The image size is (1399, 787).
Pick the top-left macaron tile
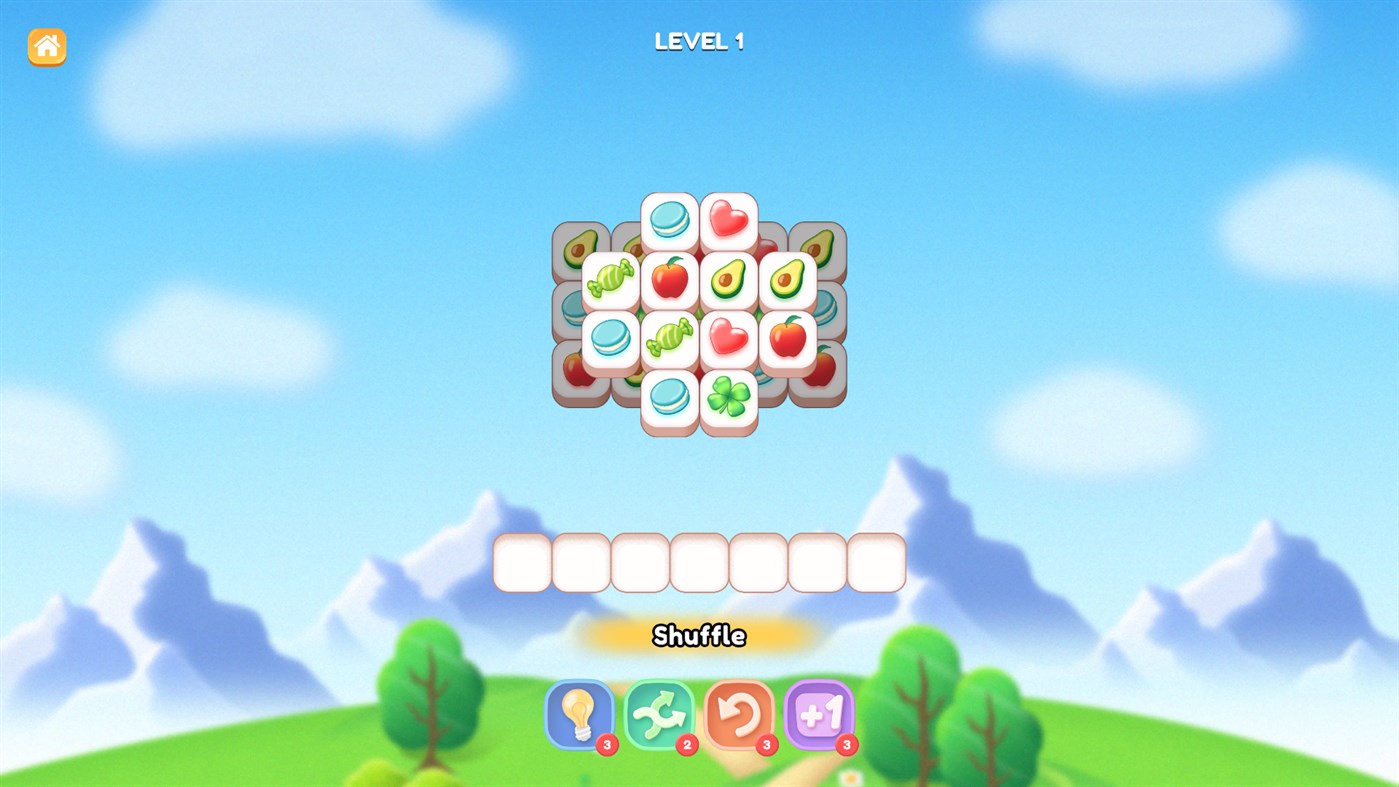(668, 219)
